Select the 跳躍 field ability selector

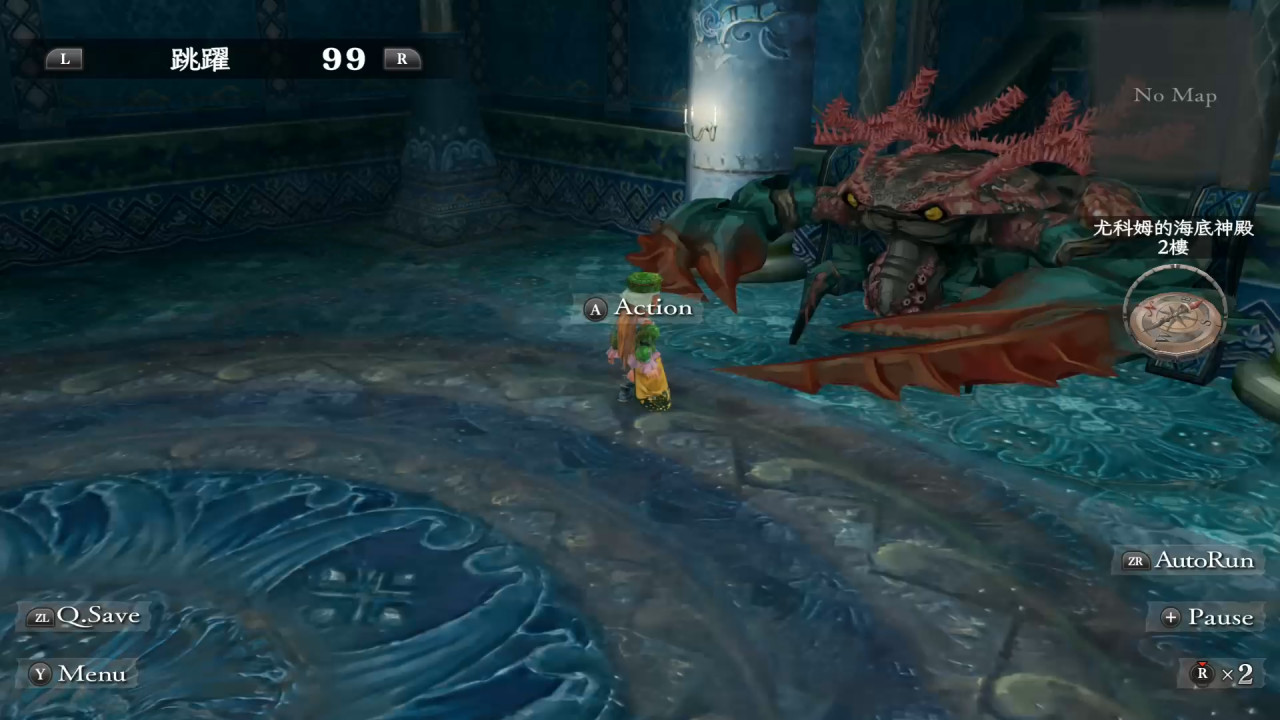201,59
